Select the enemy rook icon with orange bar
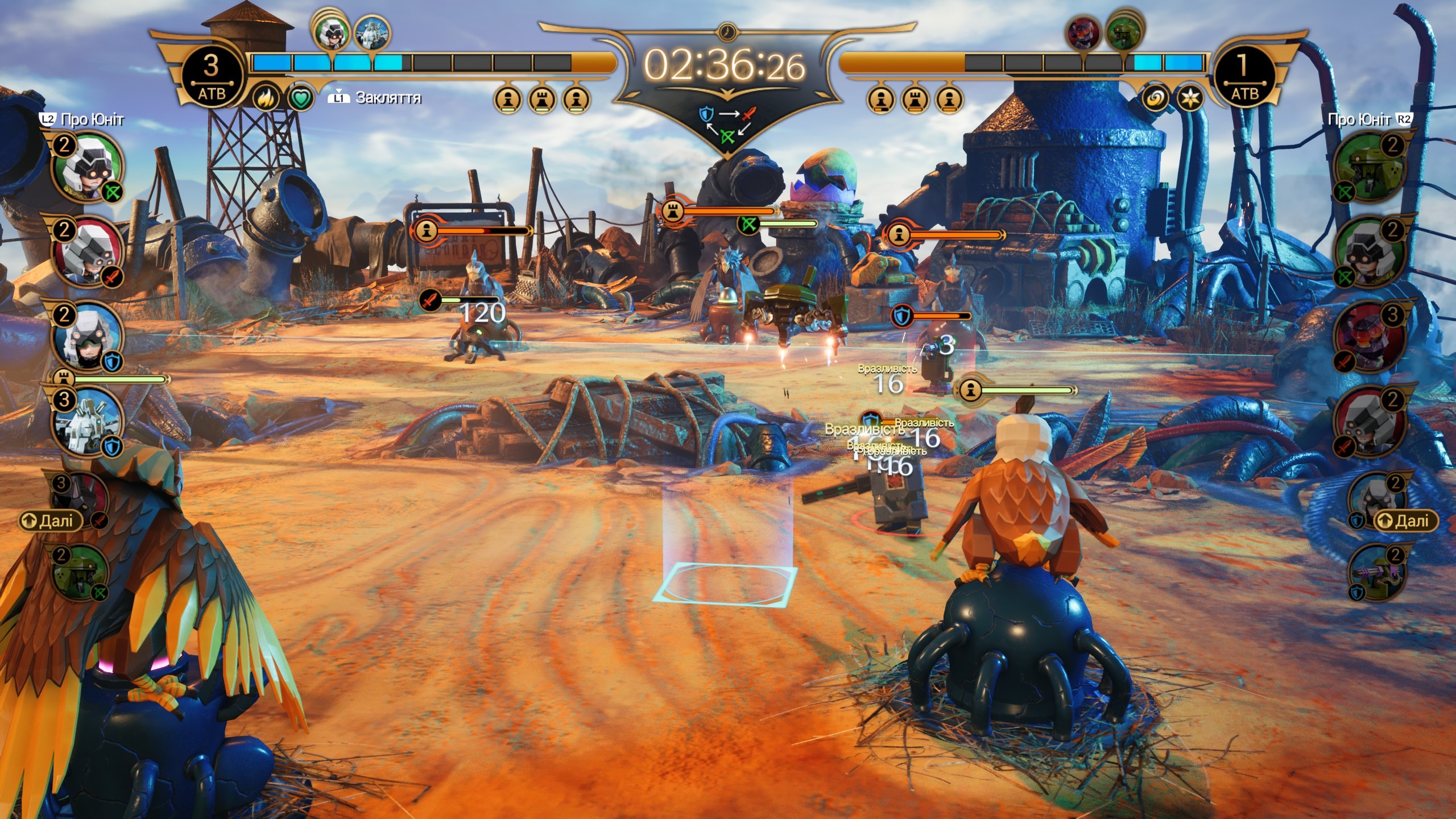1456x819 pixels. click(x=672, y=212)
